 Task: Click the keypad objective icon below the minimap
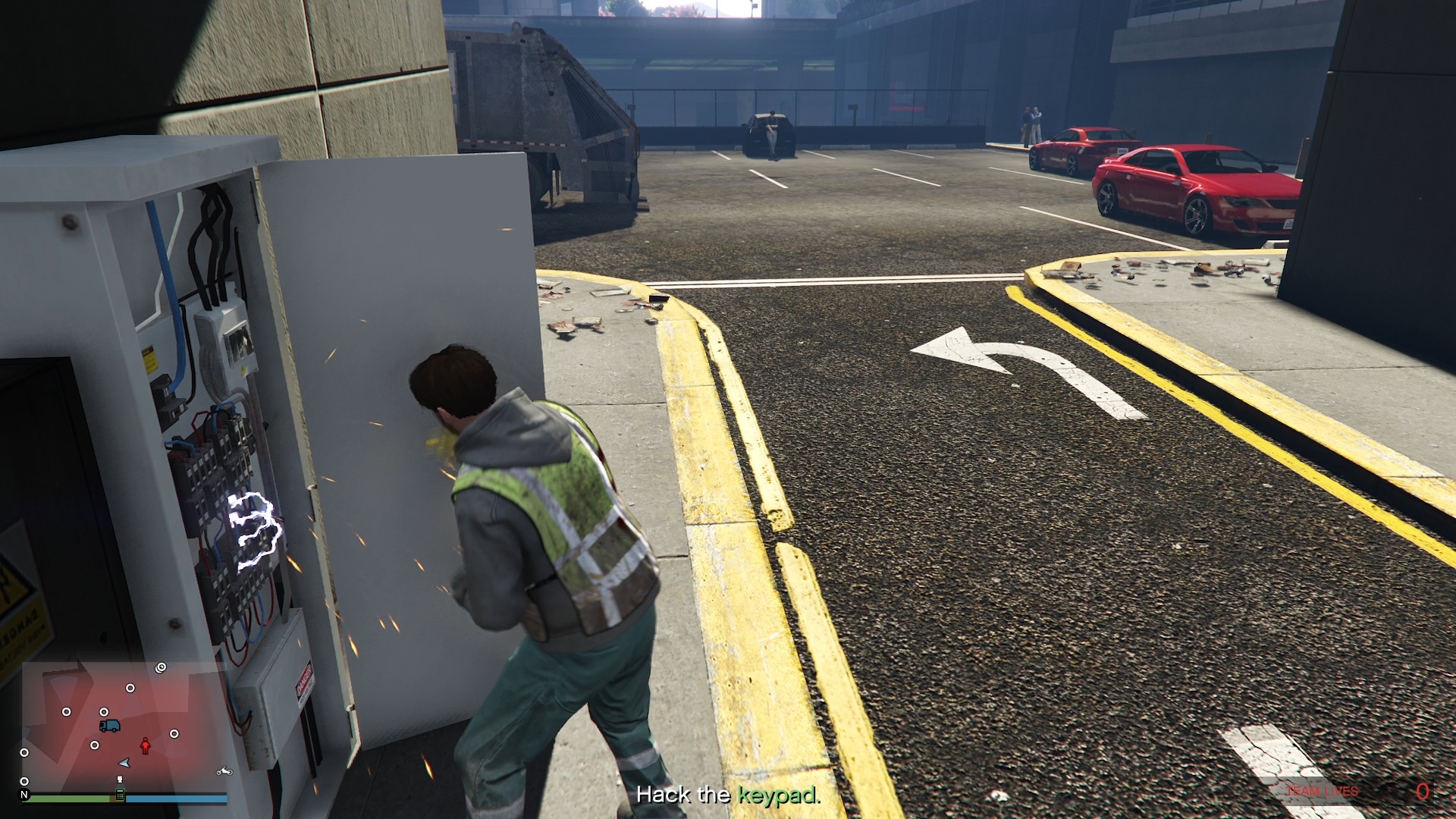(120, 795)
